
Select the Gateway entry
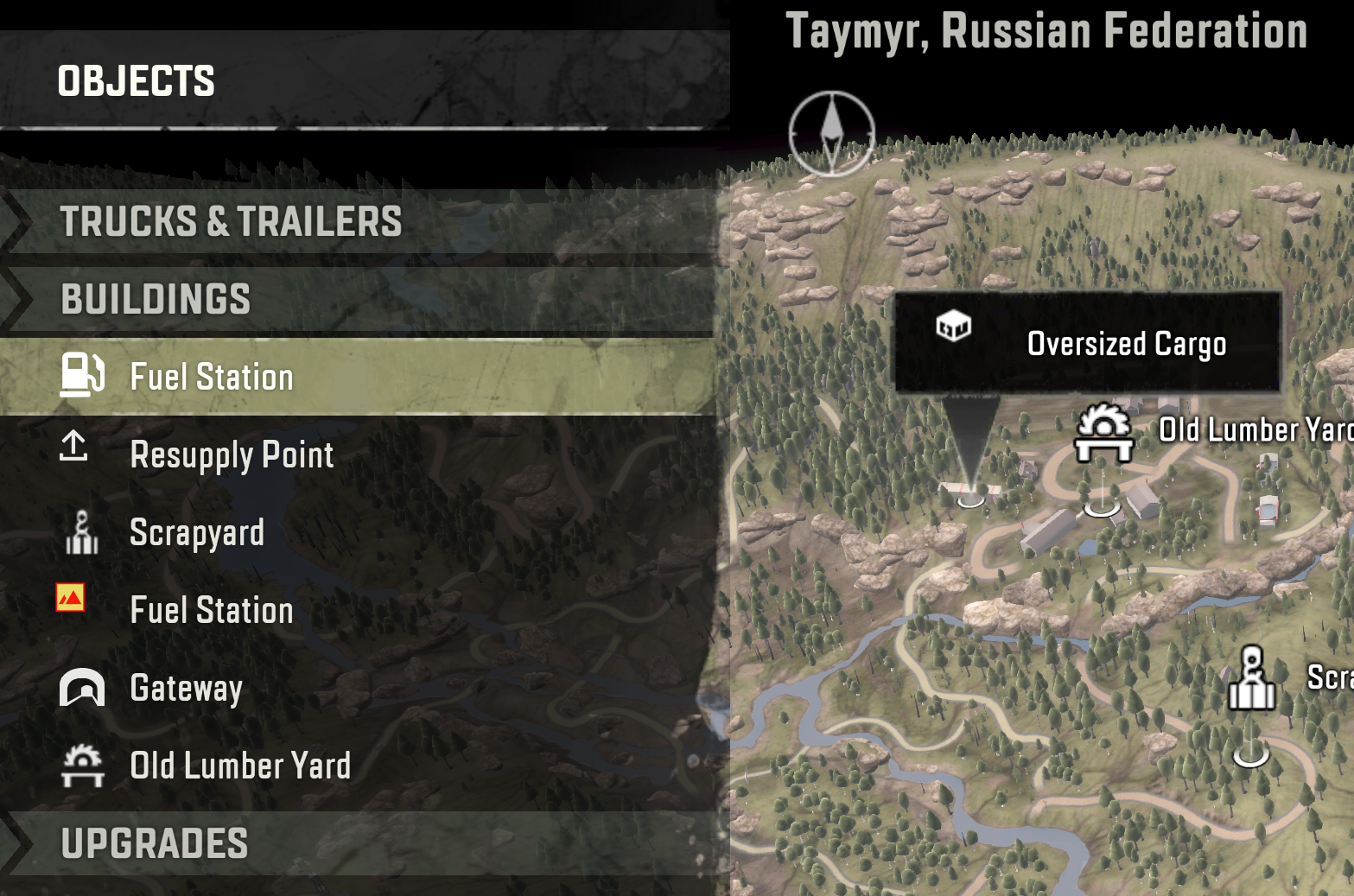[186, 689]
